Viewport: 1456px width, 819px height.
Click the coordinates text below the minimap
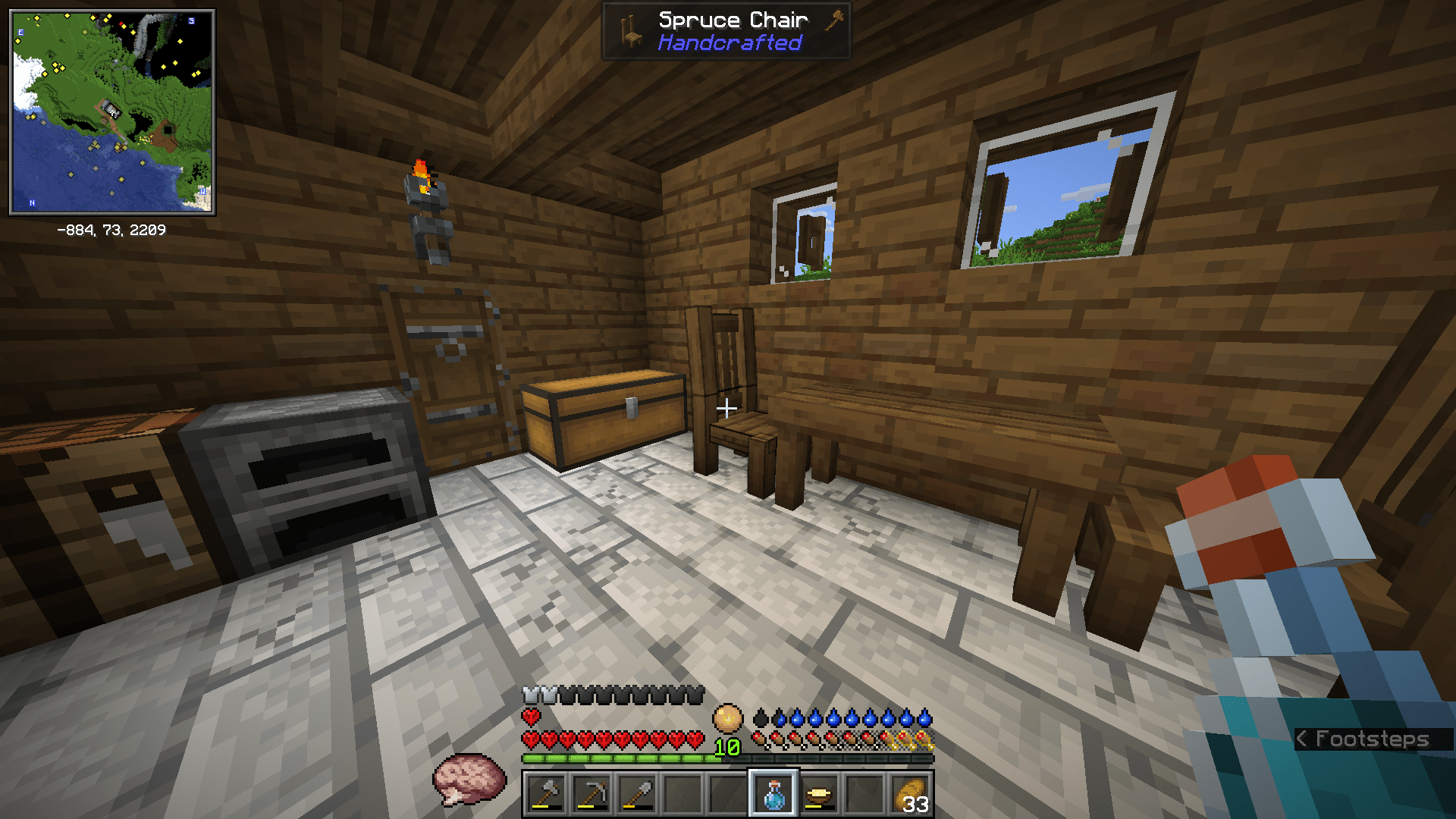(x=112, y=231)
